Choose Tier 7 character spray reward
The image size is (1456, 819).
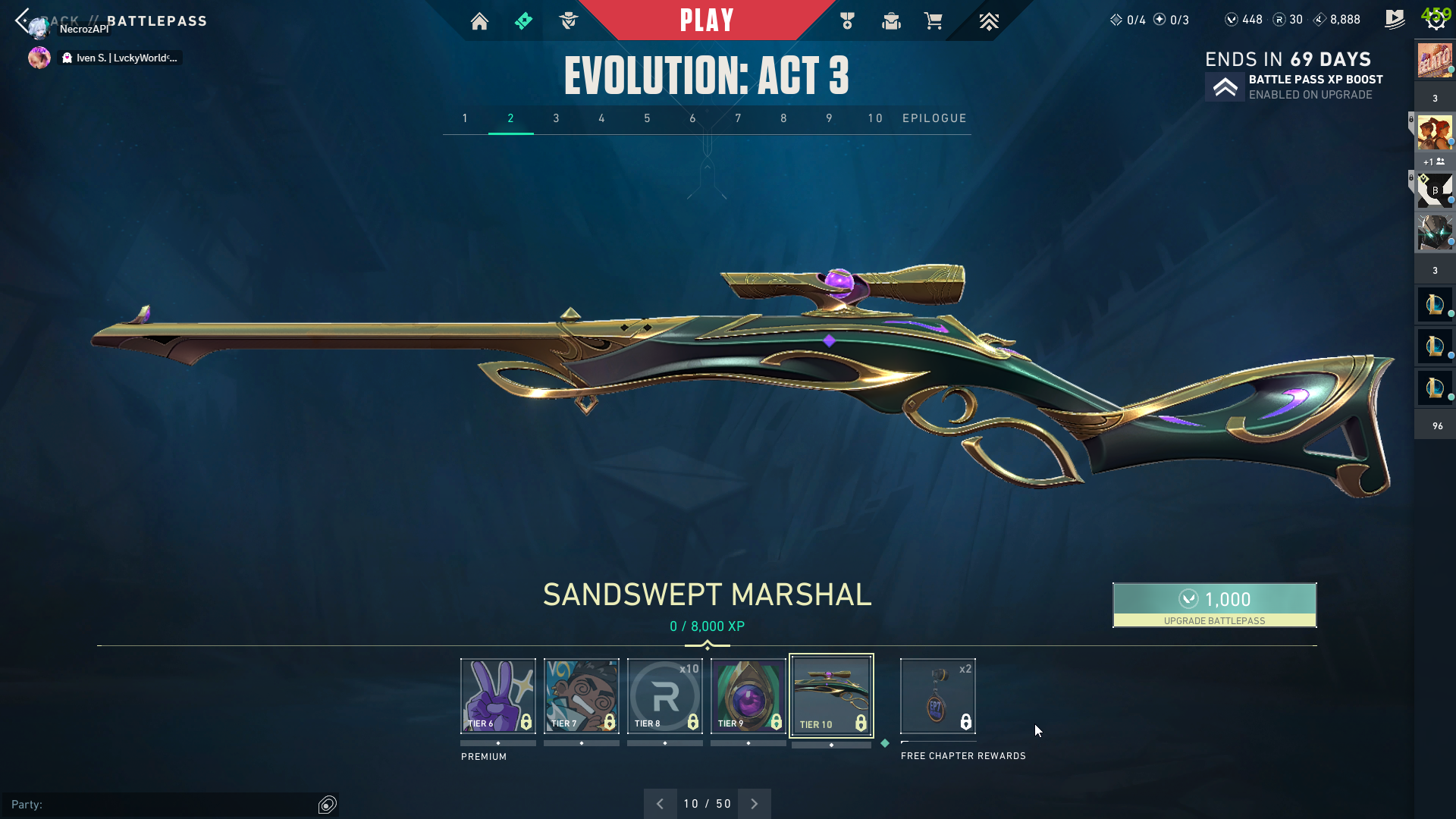[581, 695]
